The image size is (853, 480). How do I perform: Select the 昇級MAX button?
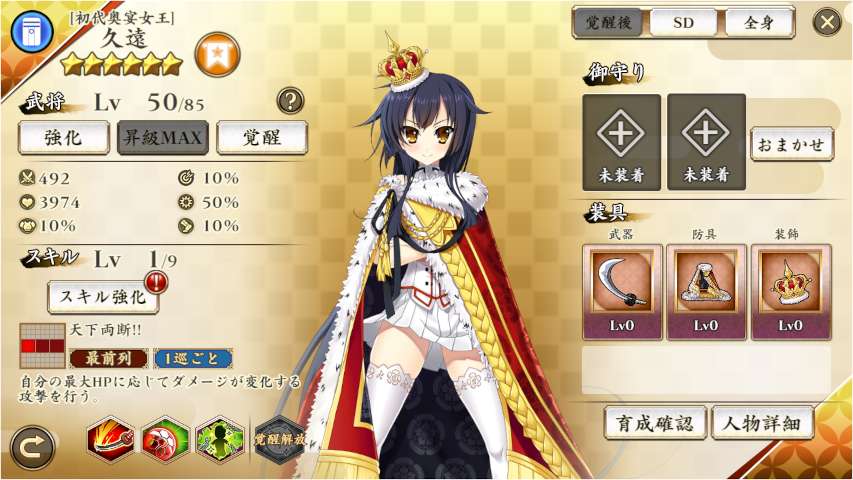point(162,137)
